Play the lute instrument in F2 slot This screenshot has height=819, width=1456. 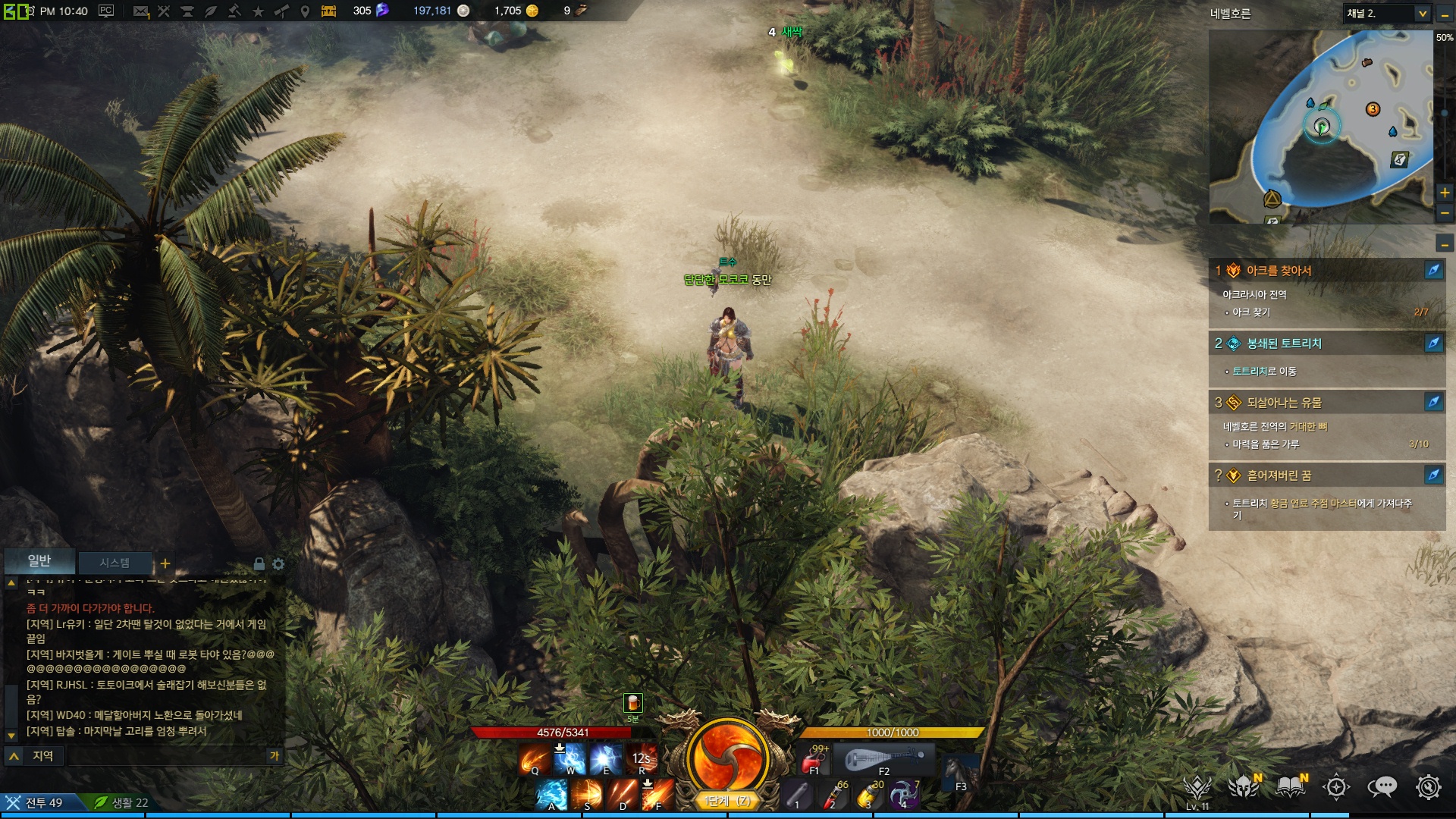[x=884, y=759]
